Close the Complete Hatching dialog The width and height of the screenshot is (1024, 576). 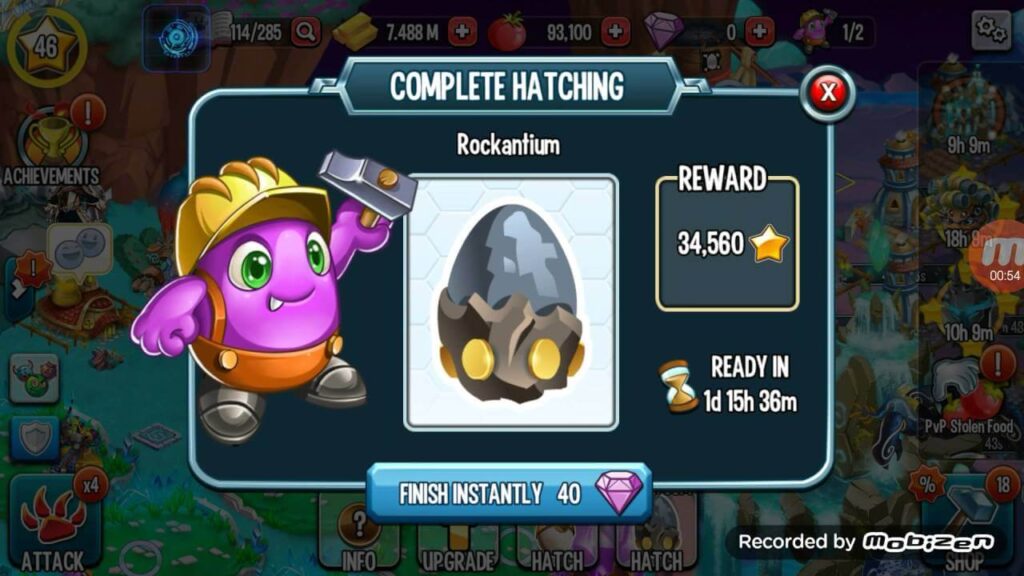[828, 92]
